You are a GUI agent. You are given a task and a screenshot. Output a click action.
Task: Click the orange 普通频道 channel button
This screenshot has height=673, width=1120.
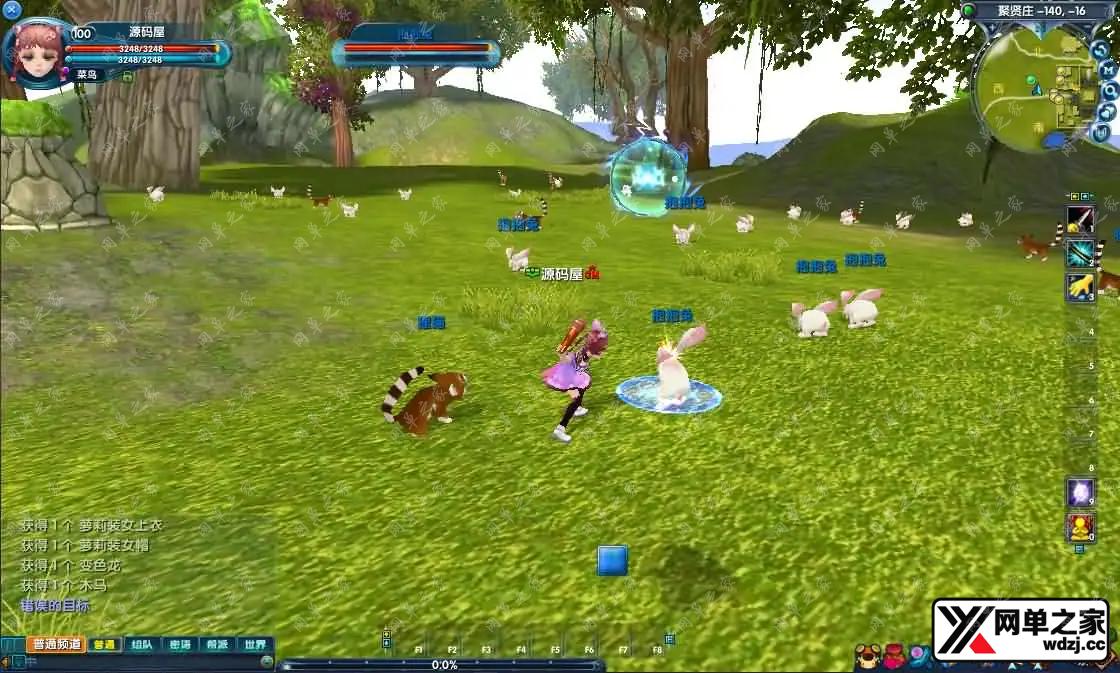(x=56, y=645)
